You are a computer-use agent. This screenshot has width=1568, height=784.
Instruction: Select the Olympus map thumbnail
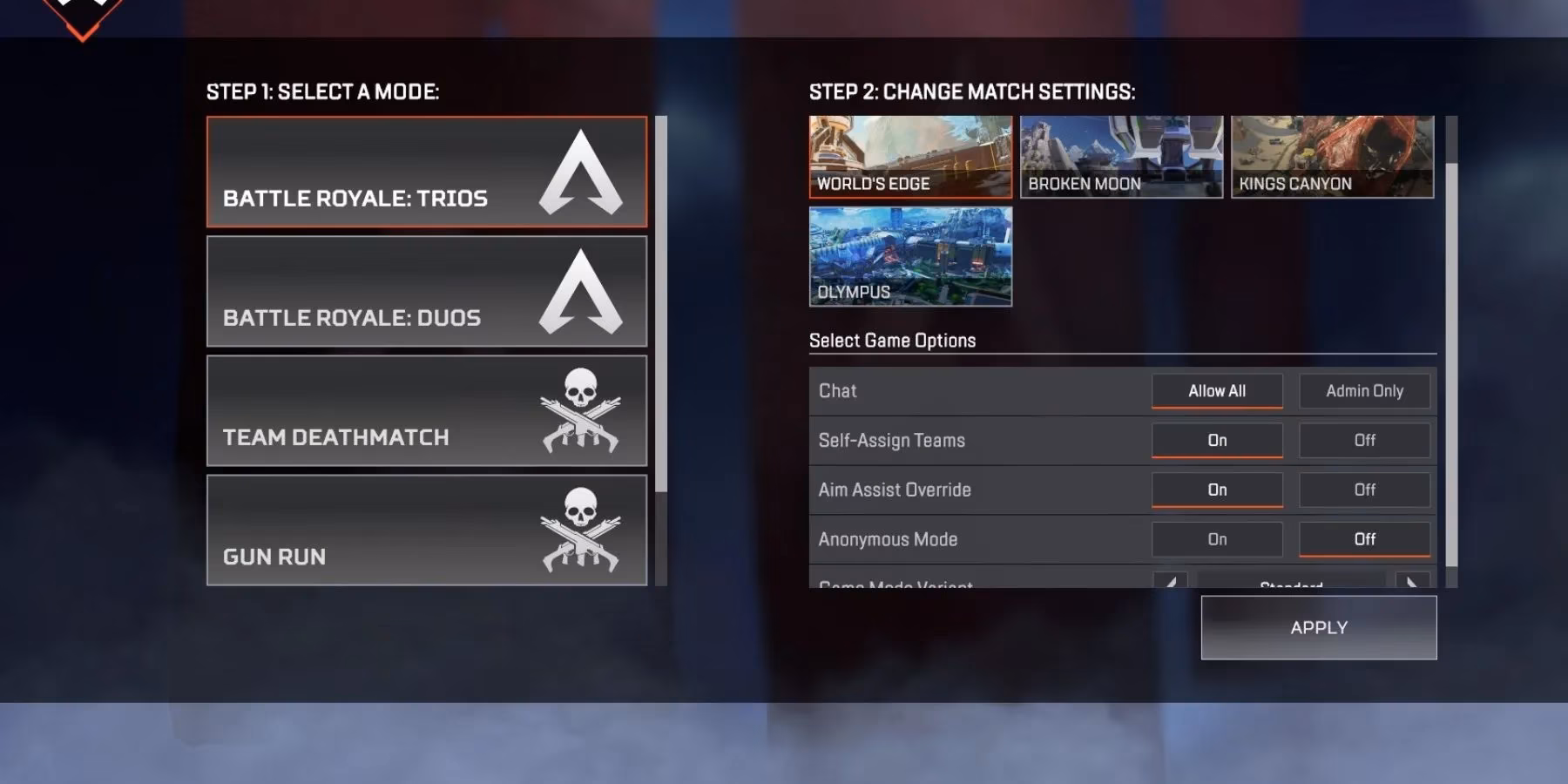[909, 257]
